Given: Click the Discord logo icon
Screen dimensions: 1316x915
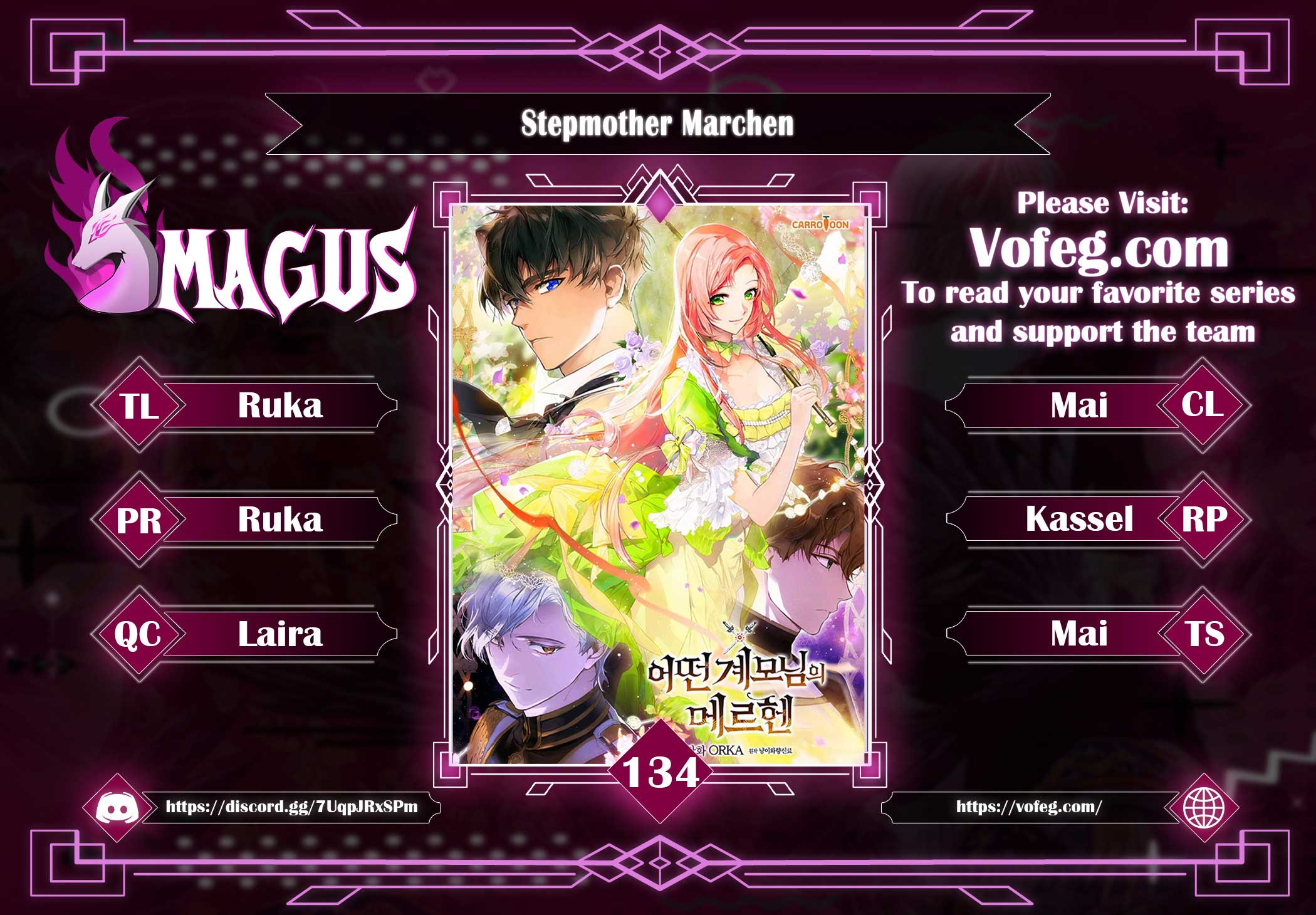Looking at the screenshot, I should pos(118,807).
